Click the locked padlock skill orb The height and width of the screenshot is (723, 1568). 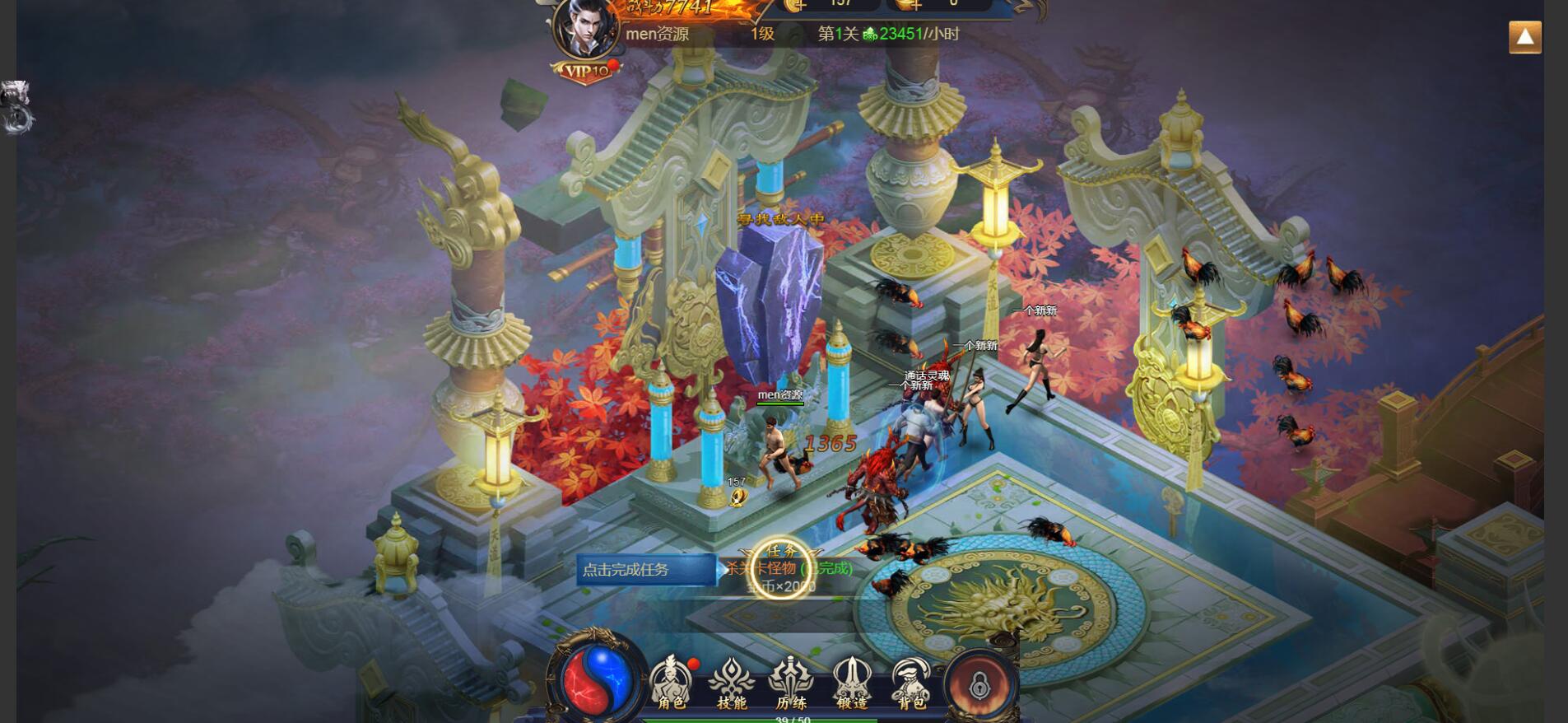(979, 684)
